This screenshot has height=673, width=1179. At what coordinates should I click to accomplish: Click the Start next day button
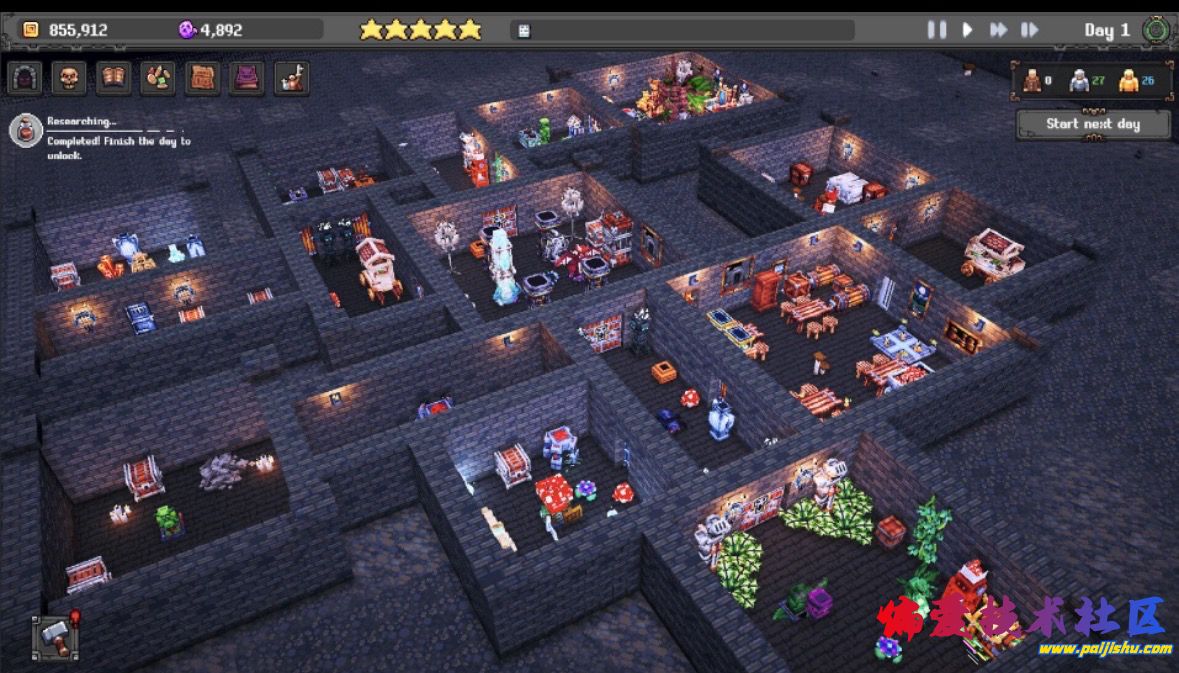coord(1093,124)
